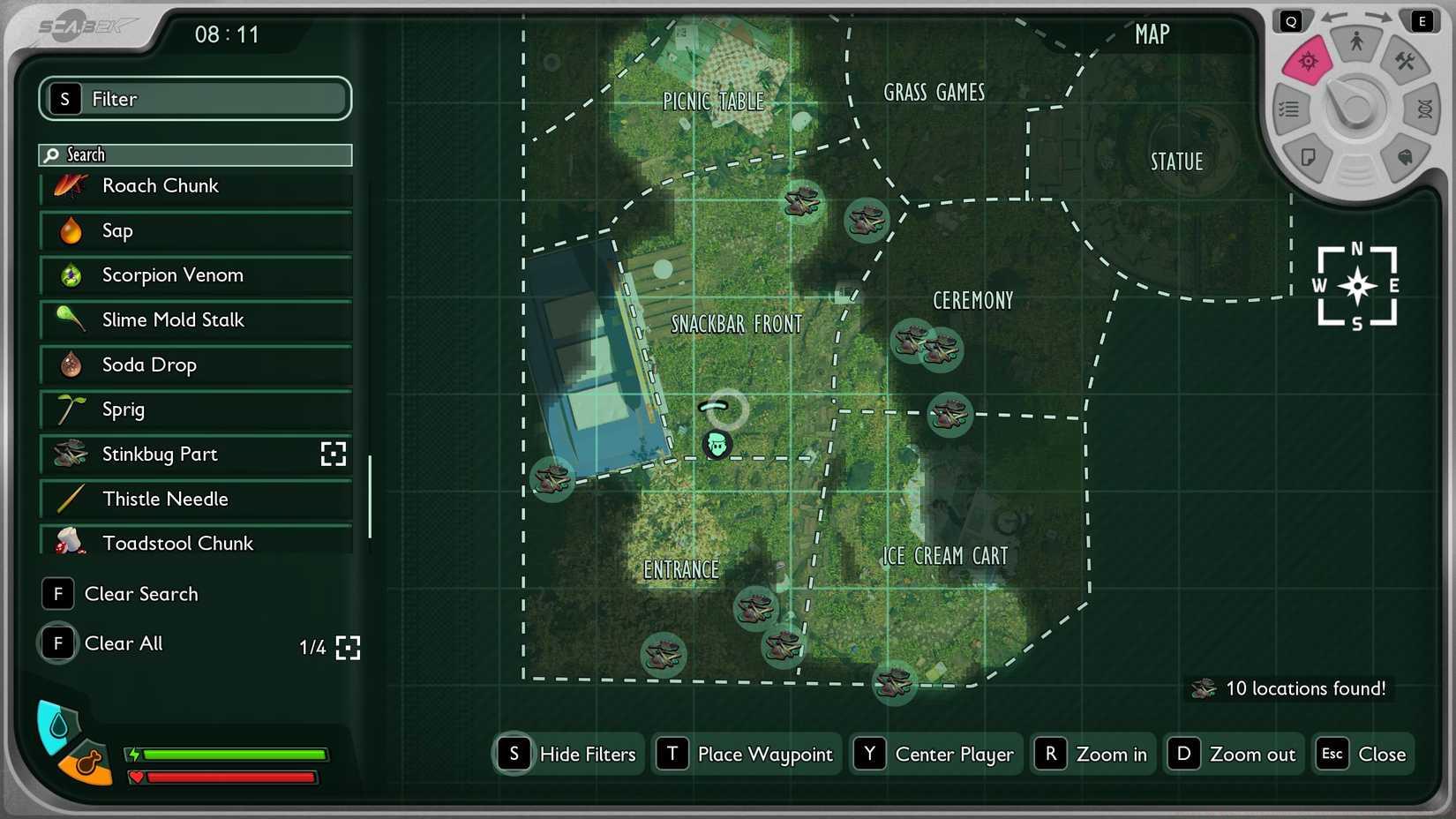Click the MAP title at top of screen

tap(1151, 34)
